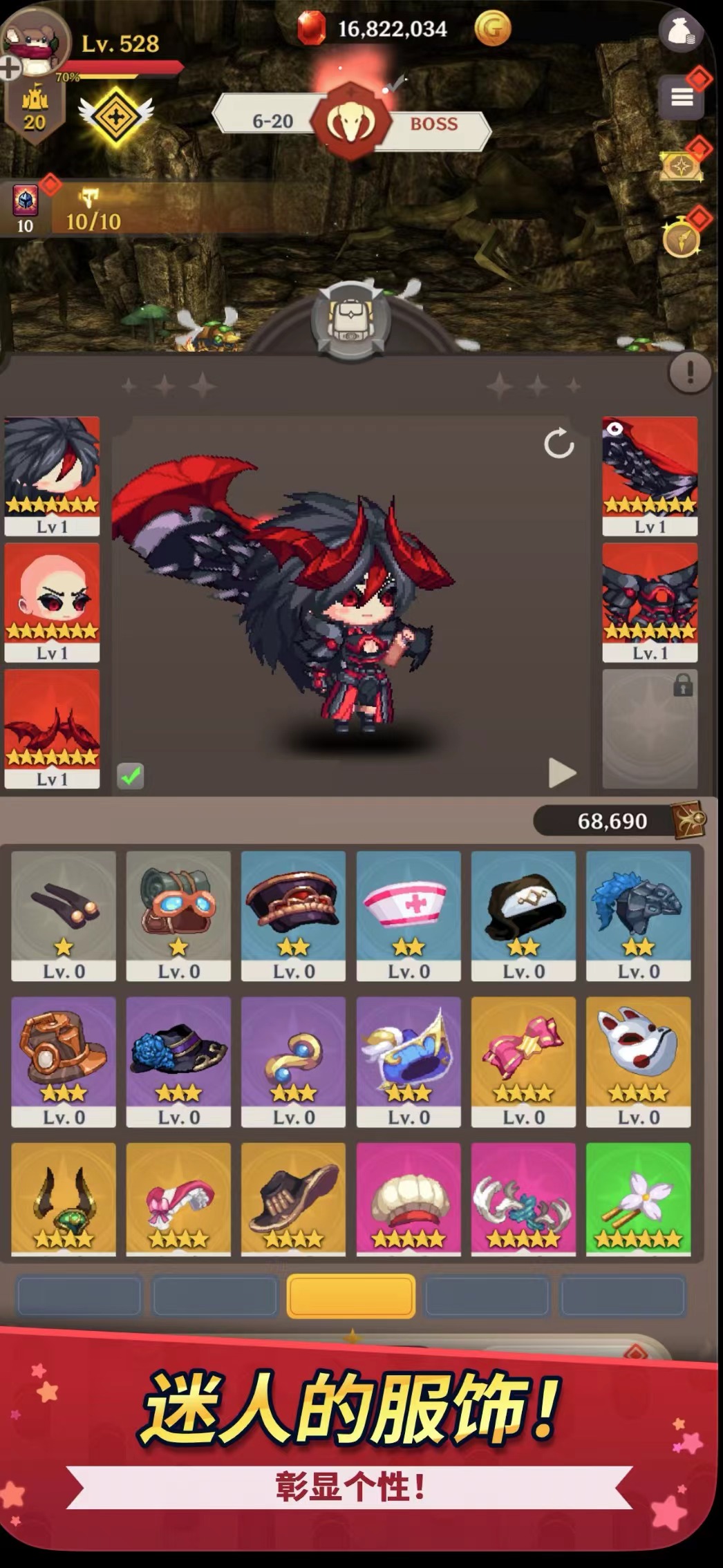Select the equipped pale face slot
This screenshot has height=1568, width=723.
(x=53, y=602)
